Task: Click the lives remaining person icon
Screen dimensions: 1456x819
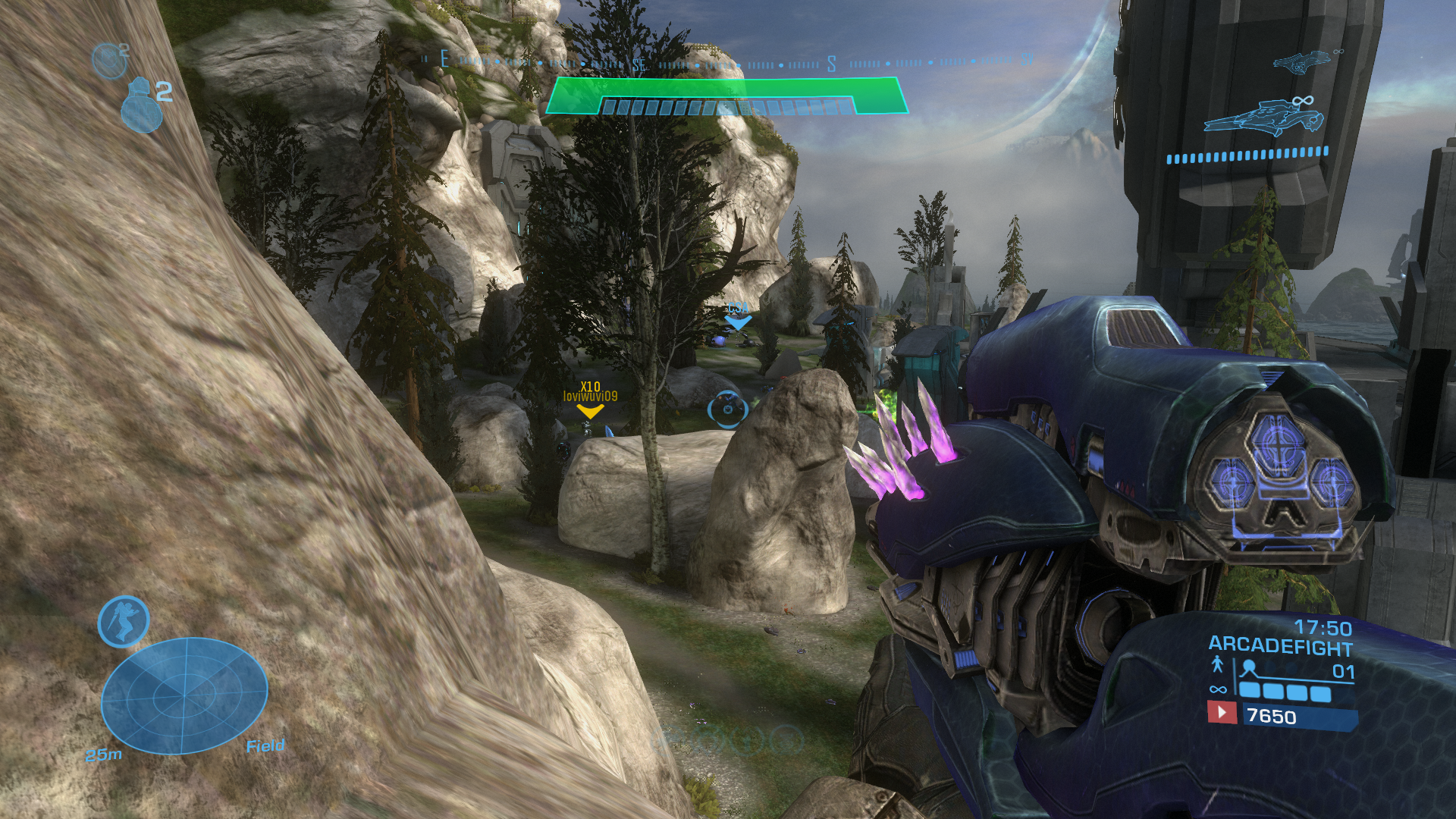Action: (x=1217, y=665)
